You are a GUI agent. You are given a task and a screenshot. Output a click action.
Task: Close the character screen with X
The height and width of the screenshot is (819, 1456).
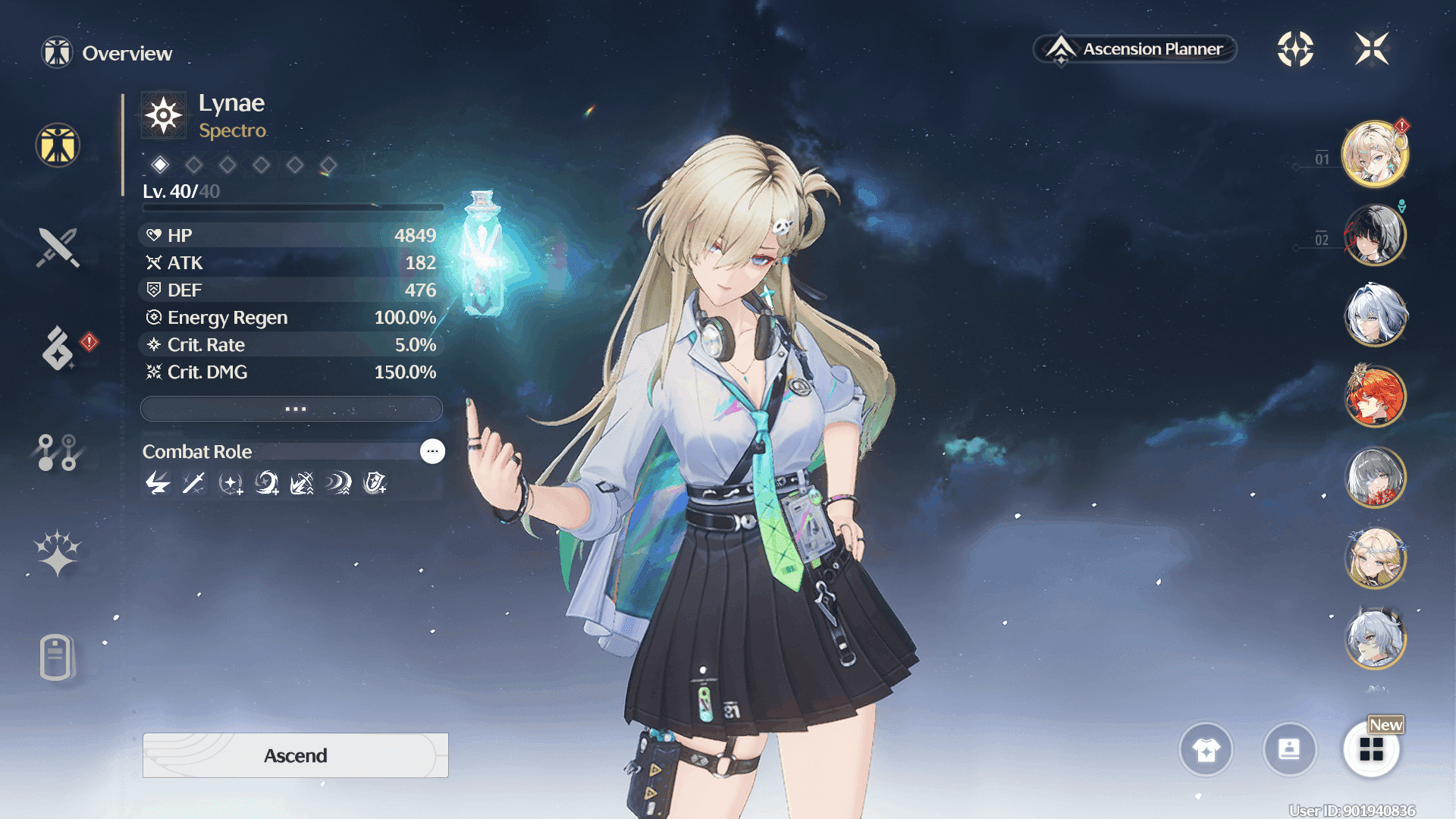(x=1371, y=49)
